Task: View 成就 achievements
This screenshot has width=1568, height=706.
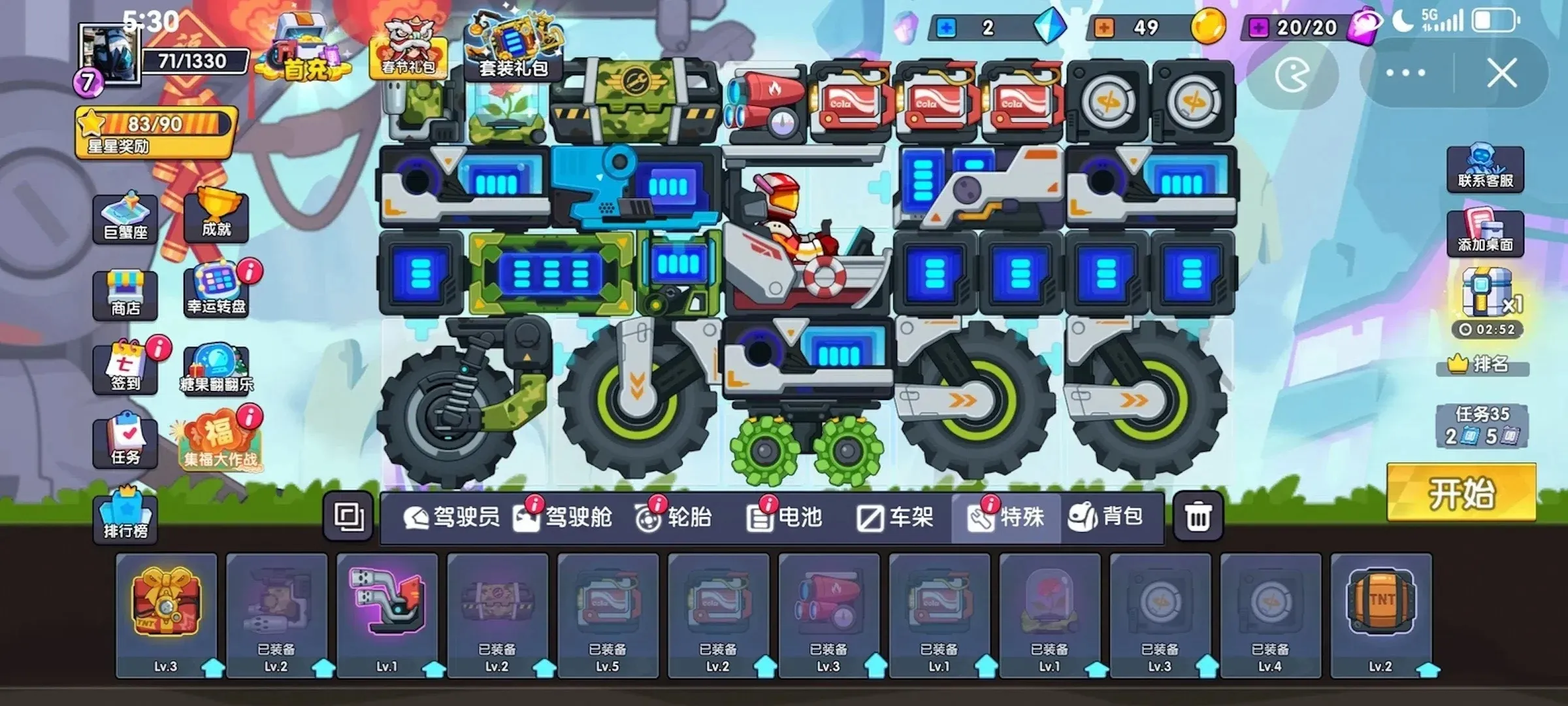Action: (216, 216)
